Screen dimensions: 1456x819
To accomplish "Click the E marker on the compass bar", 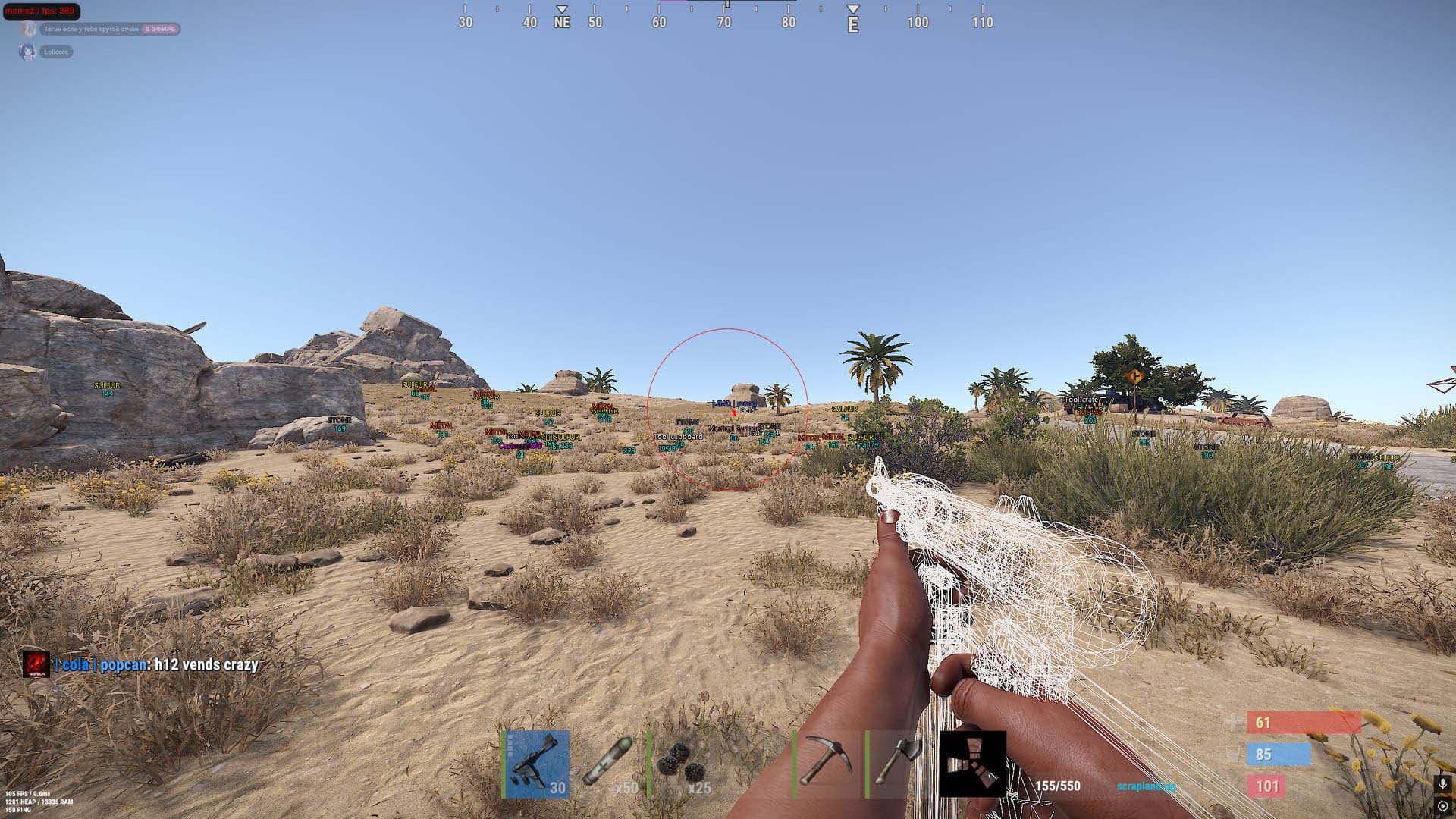I will 853,23.
